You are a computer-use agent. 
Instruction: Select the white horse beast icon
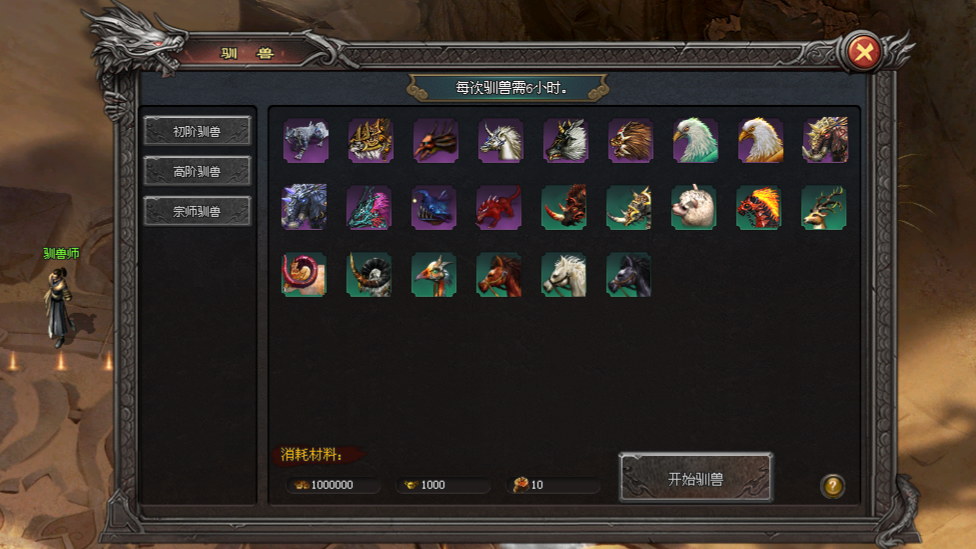564,274
